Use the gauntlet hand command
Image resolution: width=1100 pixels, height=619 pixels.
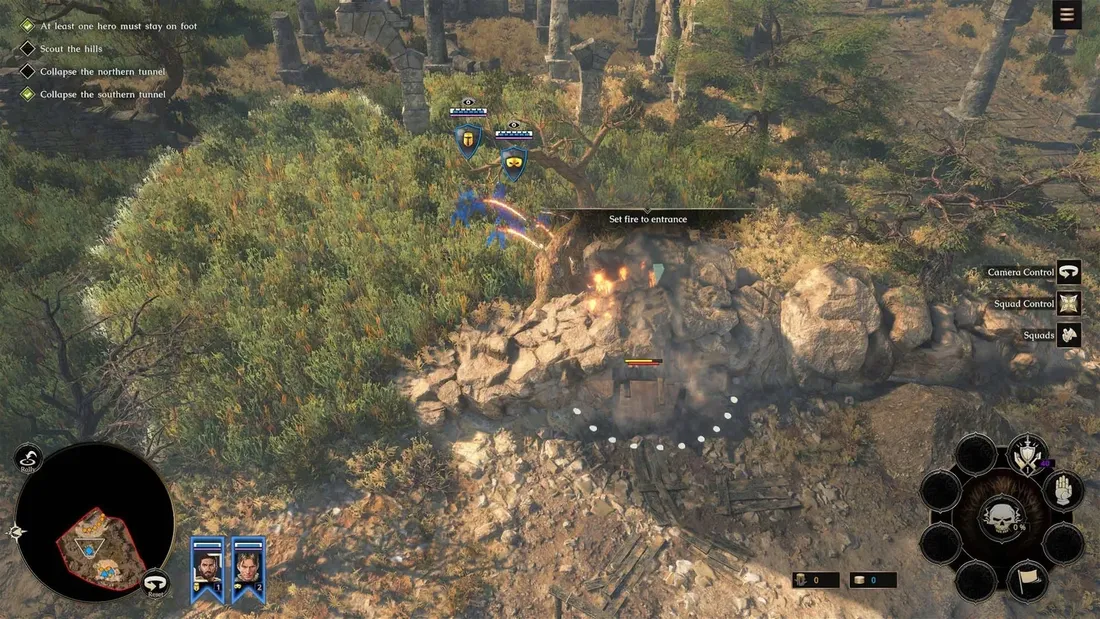pos(1063,490)
